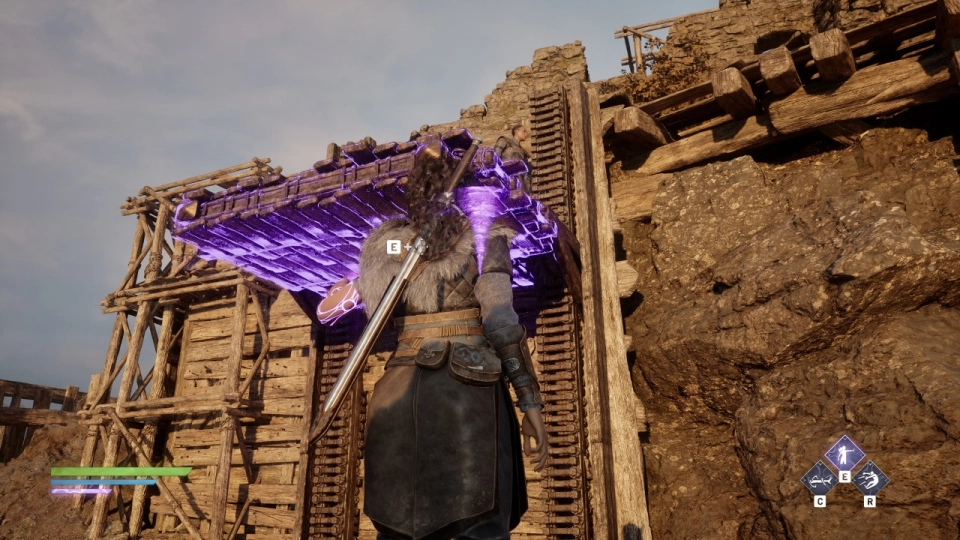Select the crossbow weapon diamond icon
Viewport: 960px width, 540px height.
[x=819, y=478]
